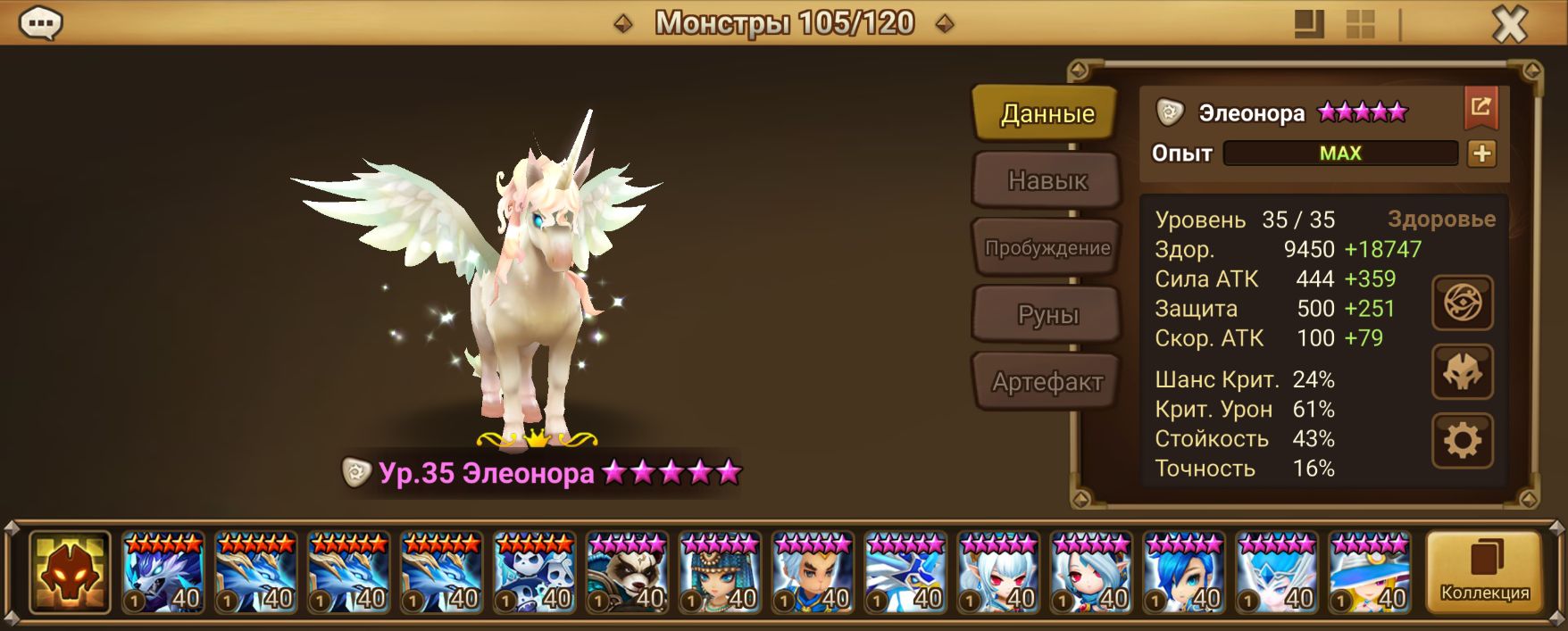
Task: Click the glowing monster mask filter icon
Action: click(x=70, y=573)
